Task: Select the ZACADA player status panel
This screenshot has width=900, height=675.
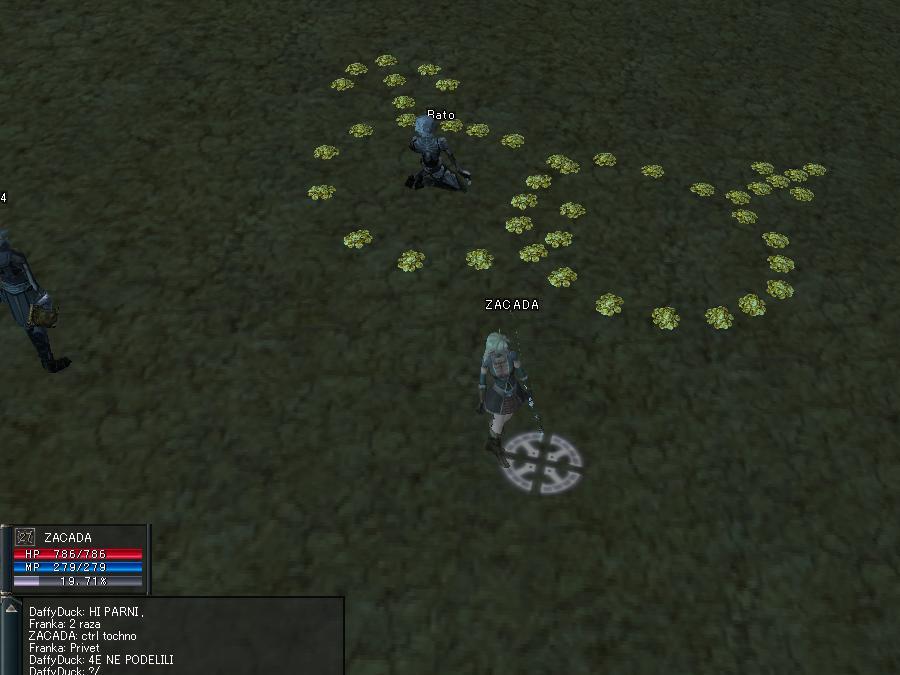Action: point(77,559)
